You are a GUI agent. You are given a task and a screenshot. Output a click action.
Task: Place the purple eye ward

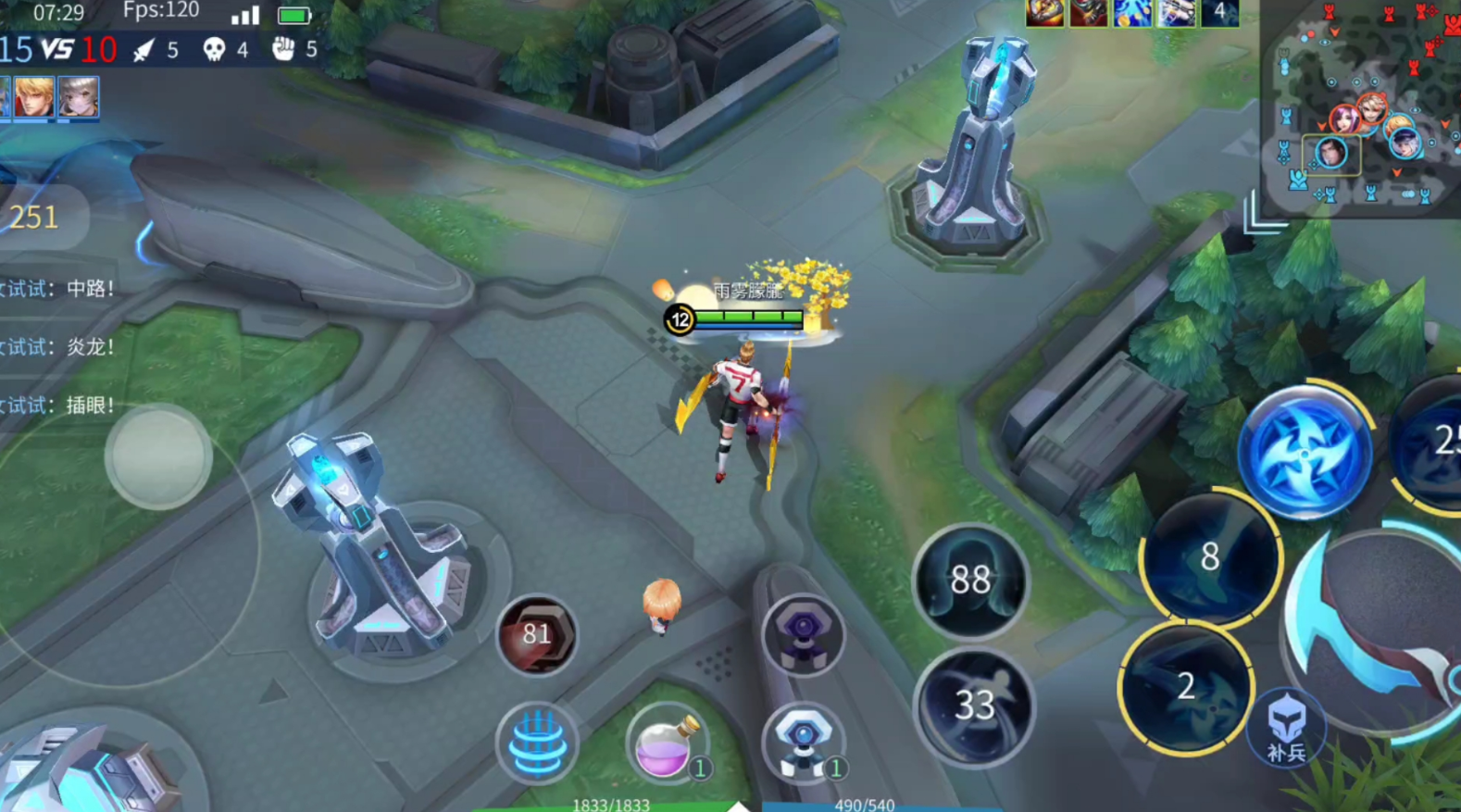click(803, 635)
